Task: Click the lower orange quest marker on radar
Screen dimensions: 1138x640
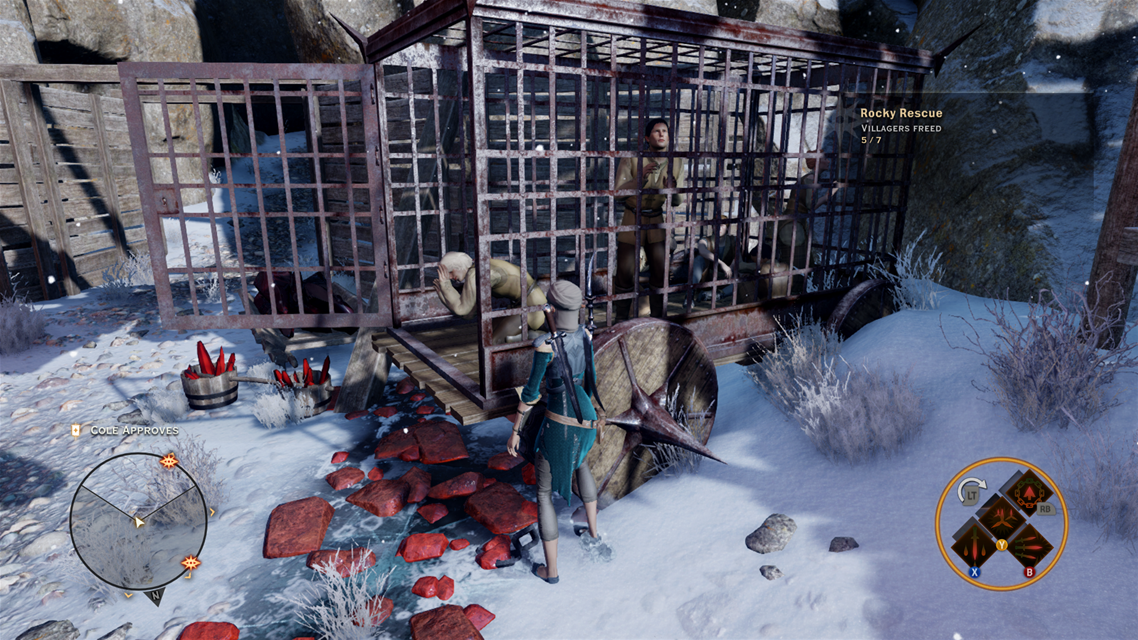Action: tap(190, 564)
